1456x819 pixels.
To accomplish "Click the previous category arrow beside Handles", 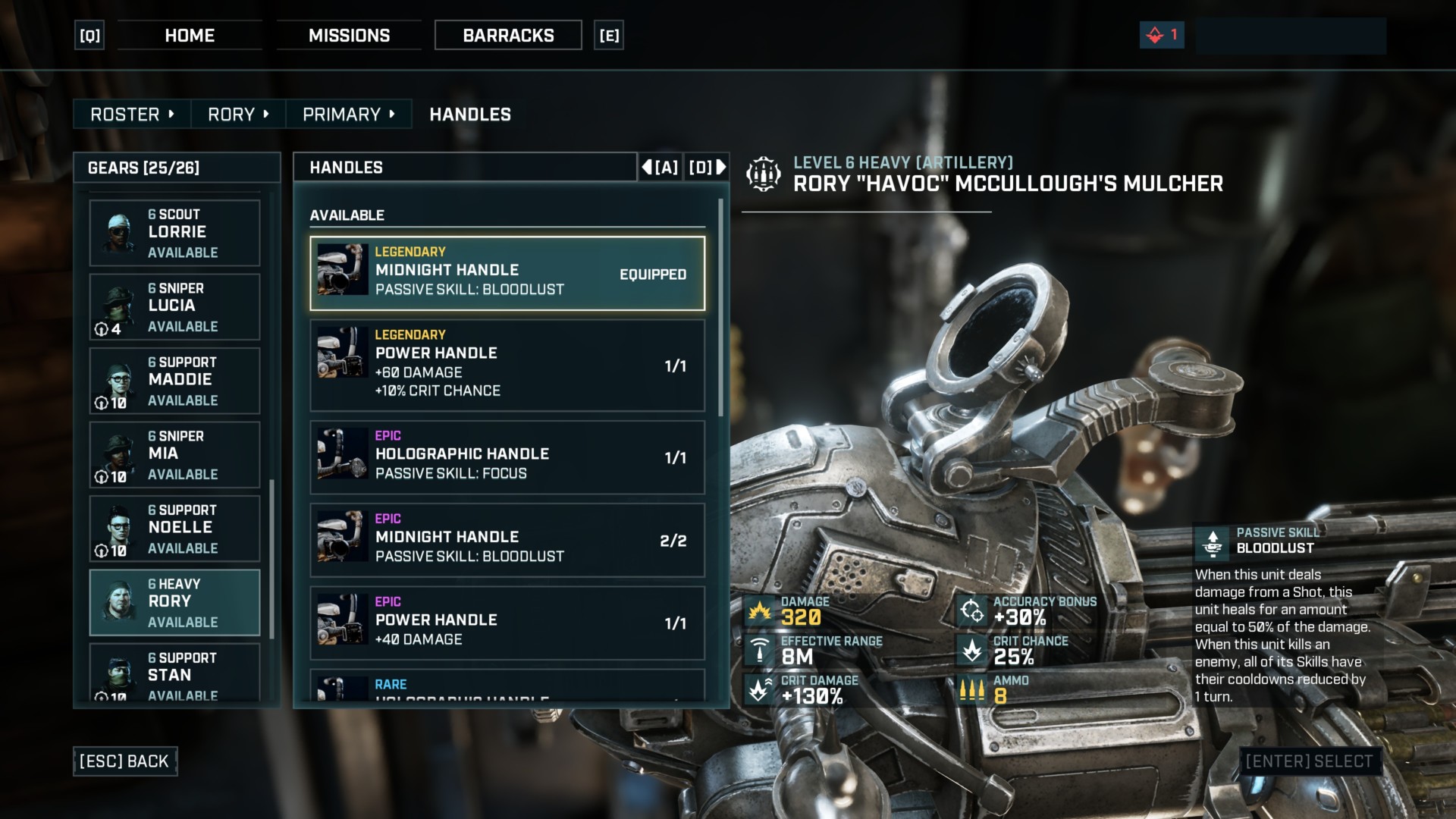I will (x=660, y=167).
